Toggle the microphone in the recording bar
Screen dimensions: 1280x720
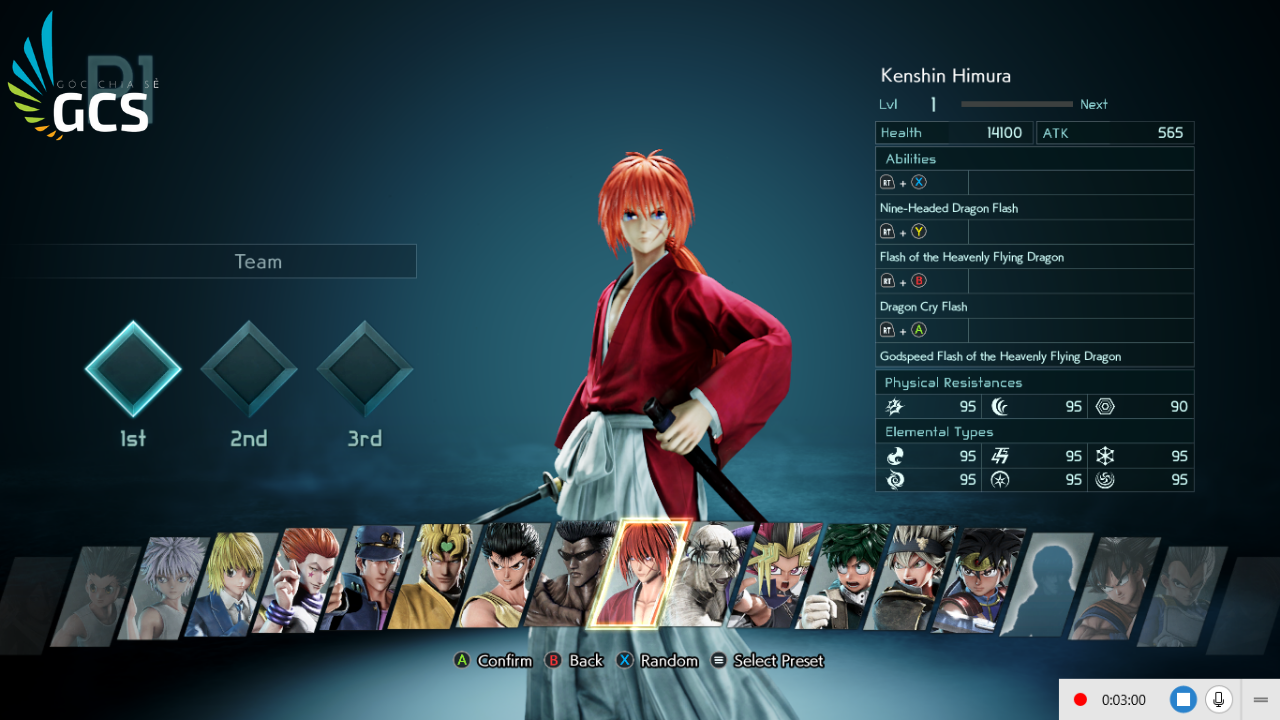click(1219, 699)
